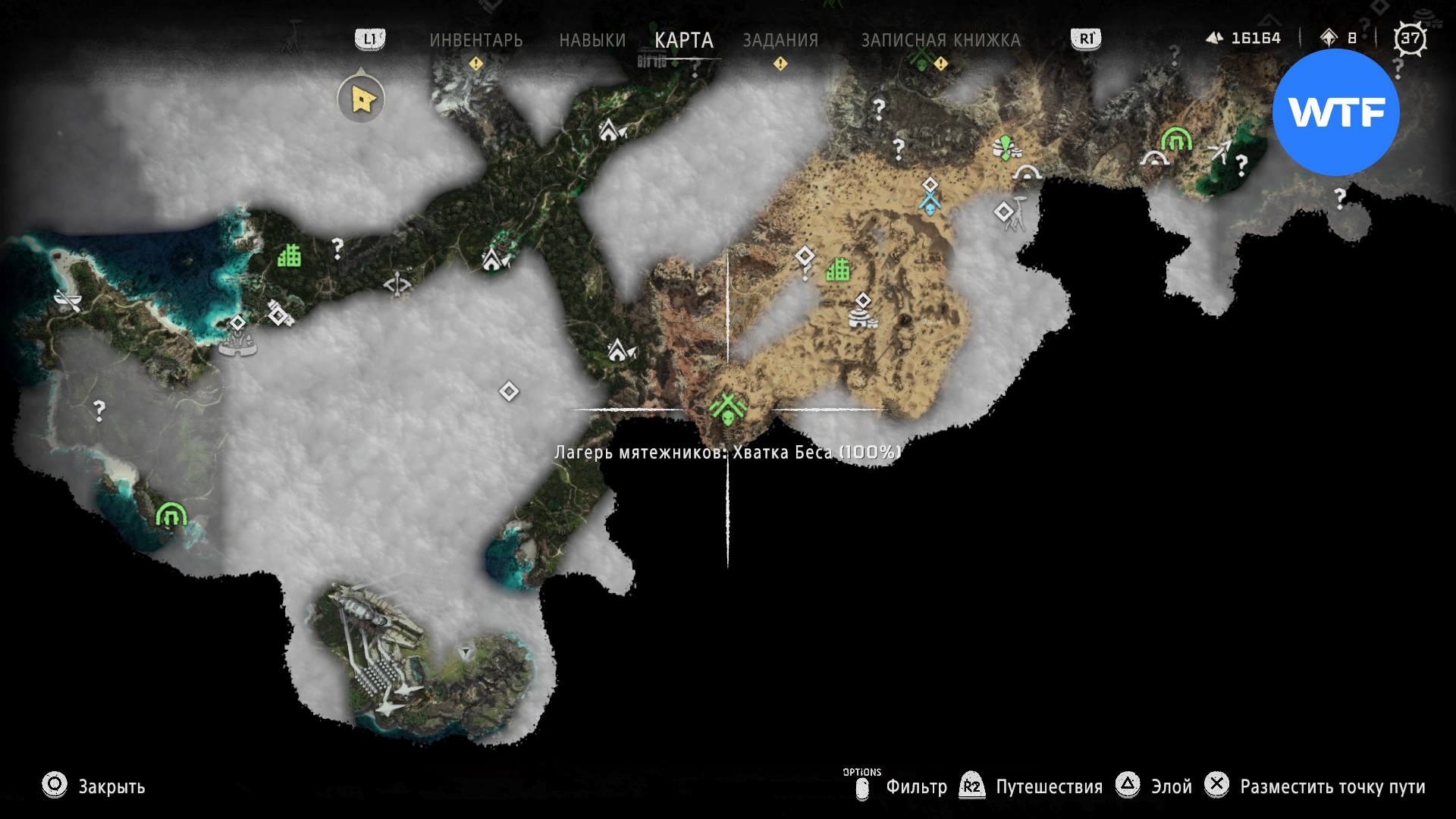Image resolution: width=1456 pixels, height=819 pixels.
Task: Open the ЗАПИСНАЯ КНИЖКА tab
Action: 940,40
